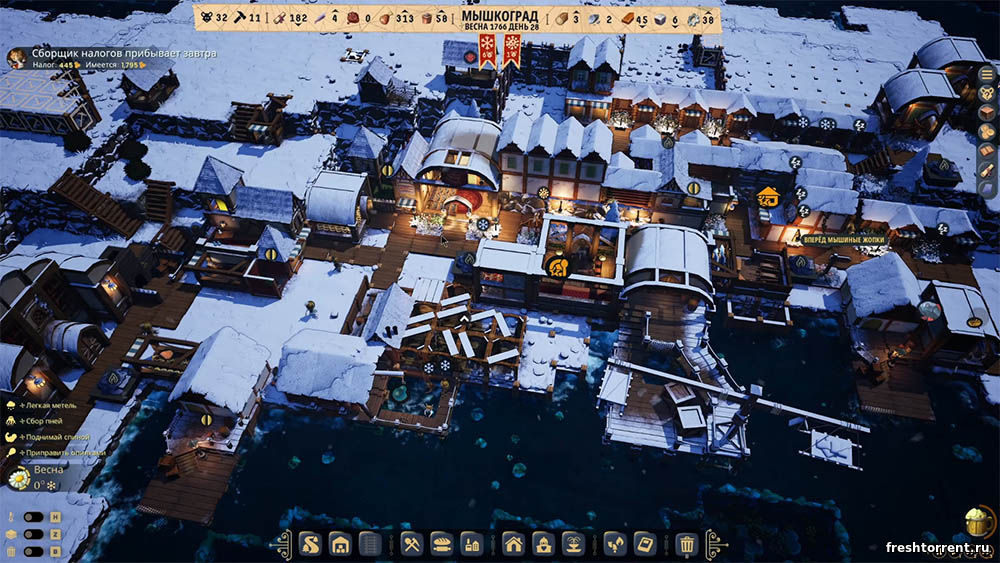Open the housing build category
This screenshot has width=1000, height=563.
(513, 544)
